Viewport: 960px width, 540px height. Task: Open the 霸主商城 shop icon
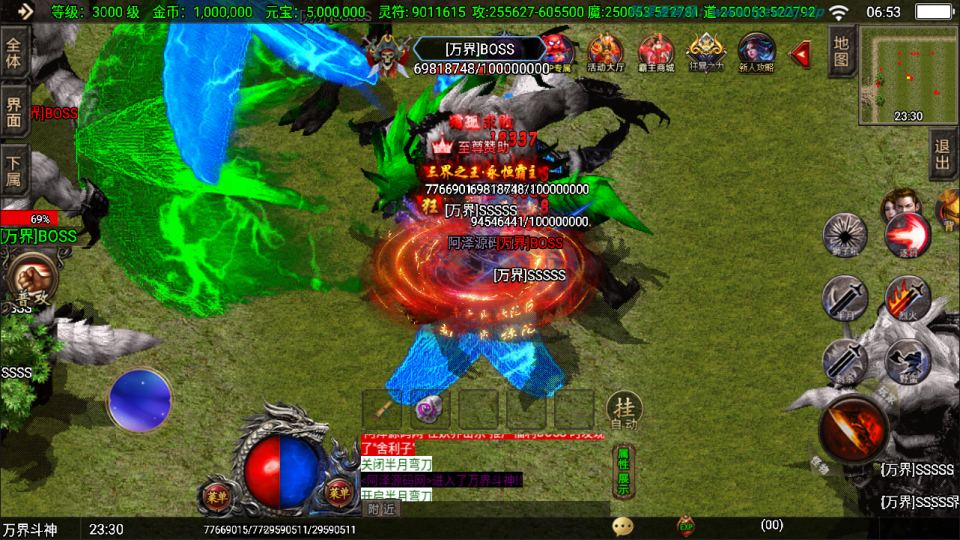pyautogui.click(x=656, y=52)
